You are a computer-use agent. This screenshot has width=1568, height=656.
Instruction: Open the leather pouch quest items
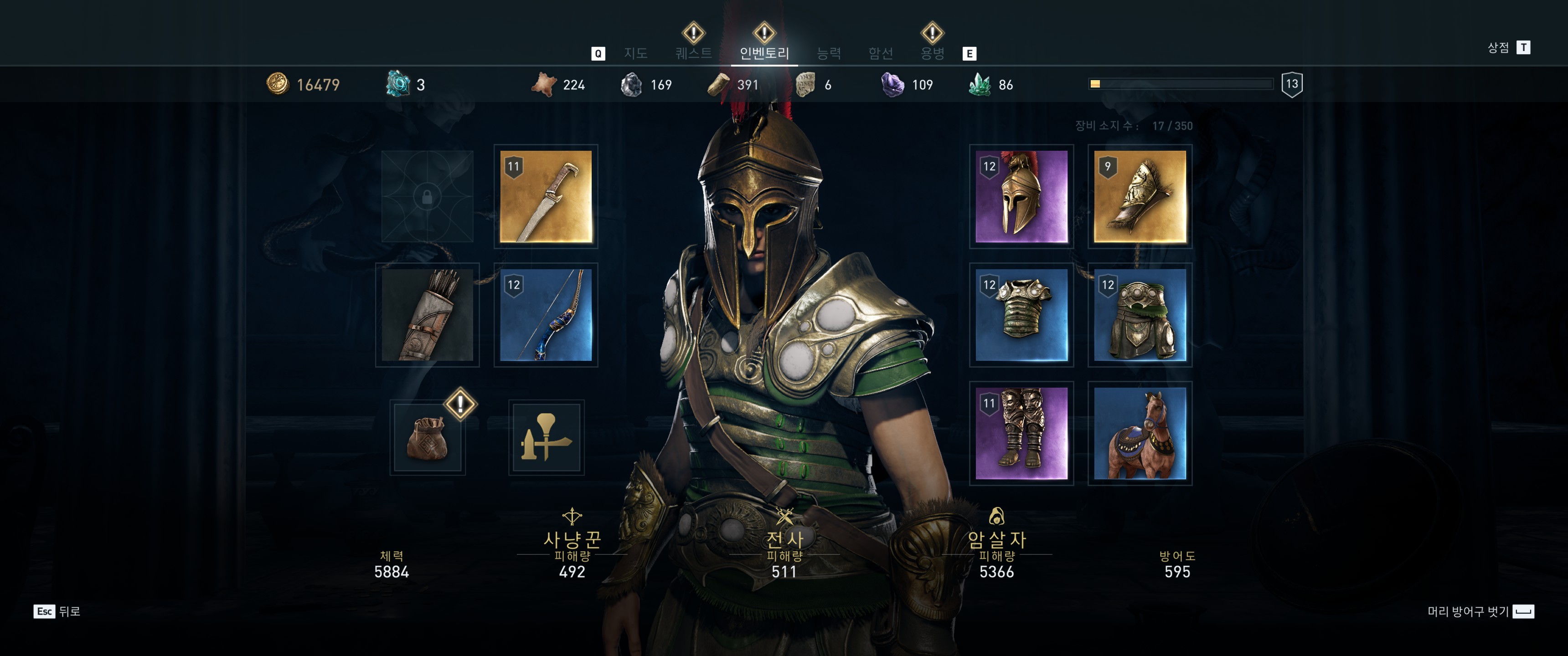427,437
